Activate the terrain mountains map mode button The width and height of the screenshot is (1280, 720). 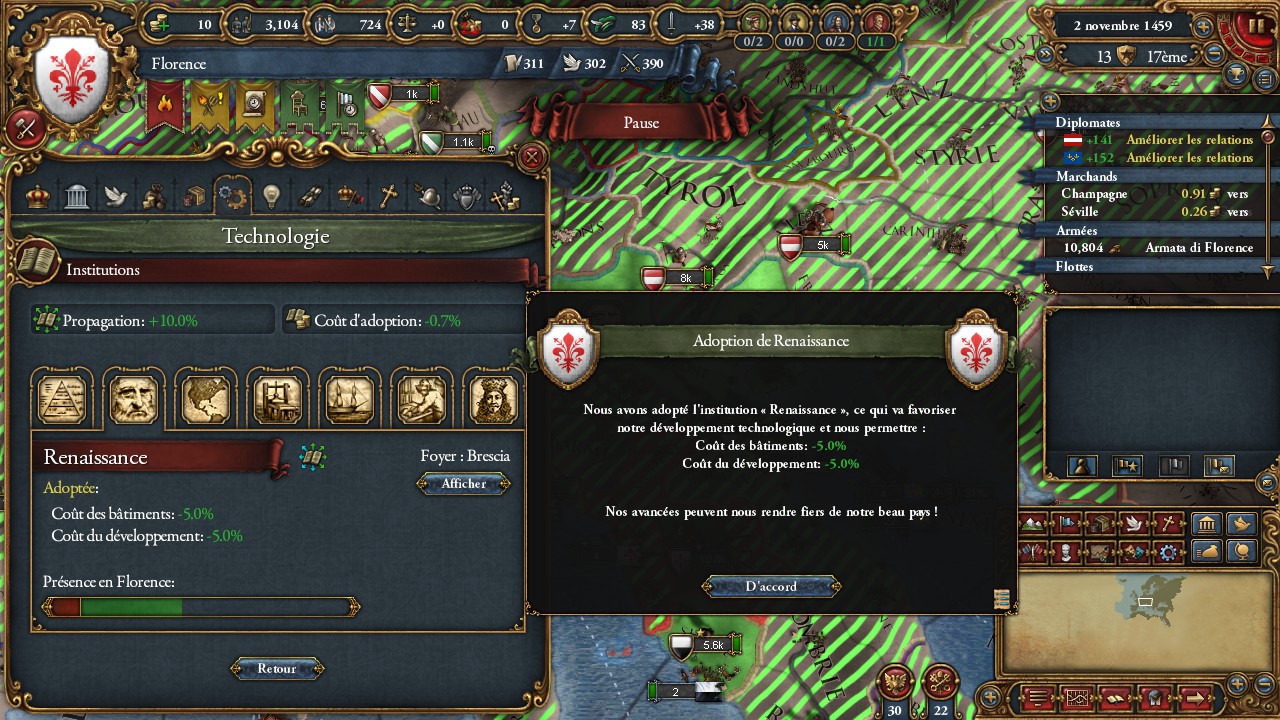tap(1035, 523)
